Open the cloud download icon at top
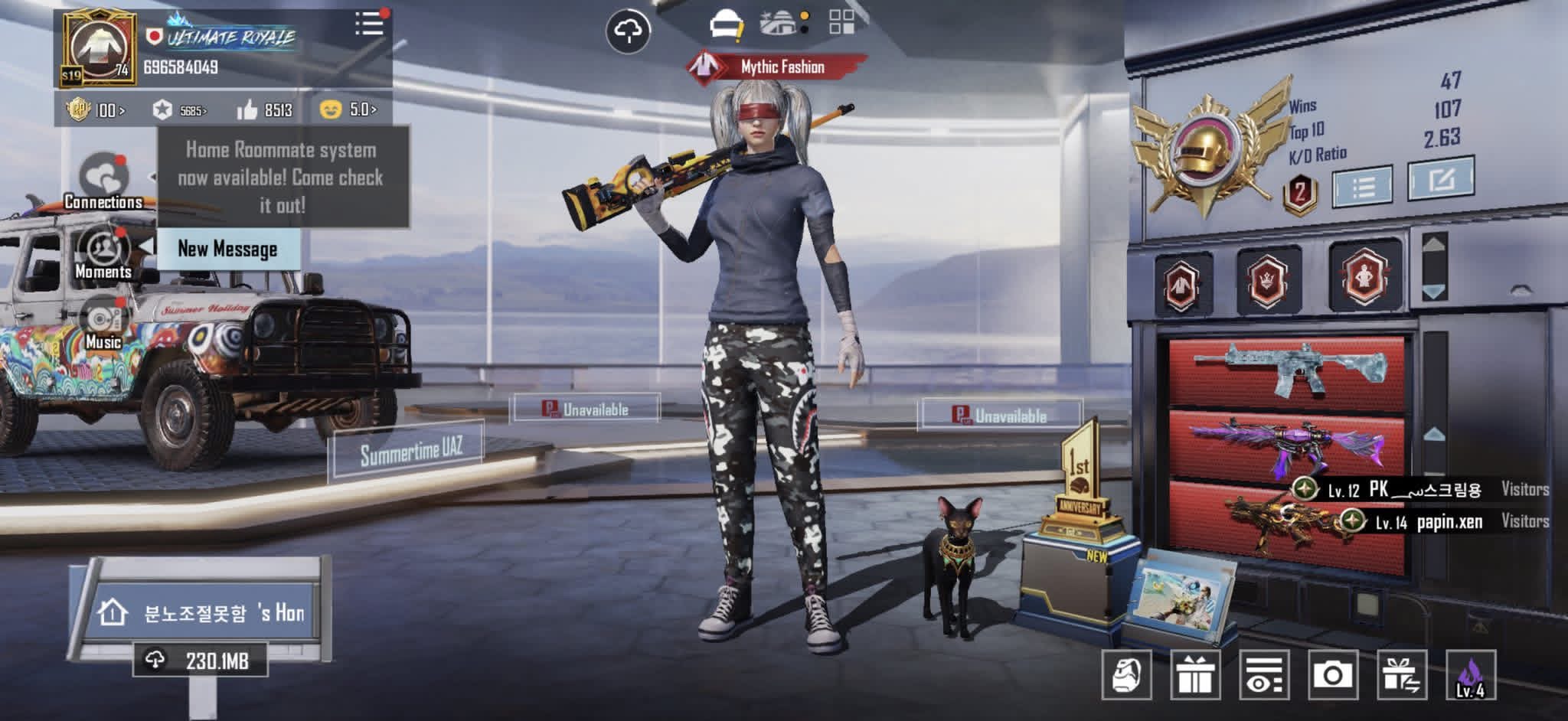 628,31
